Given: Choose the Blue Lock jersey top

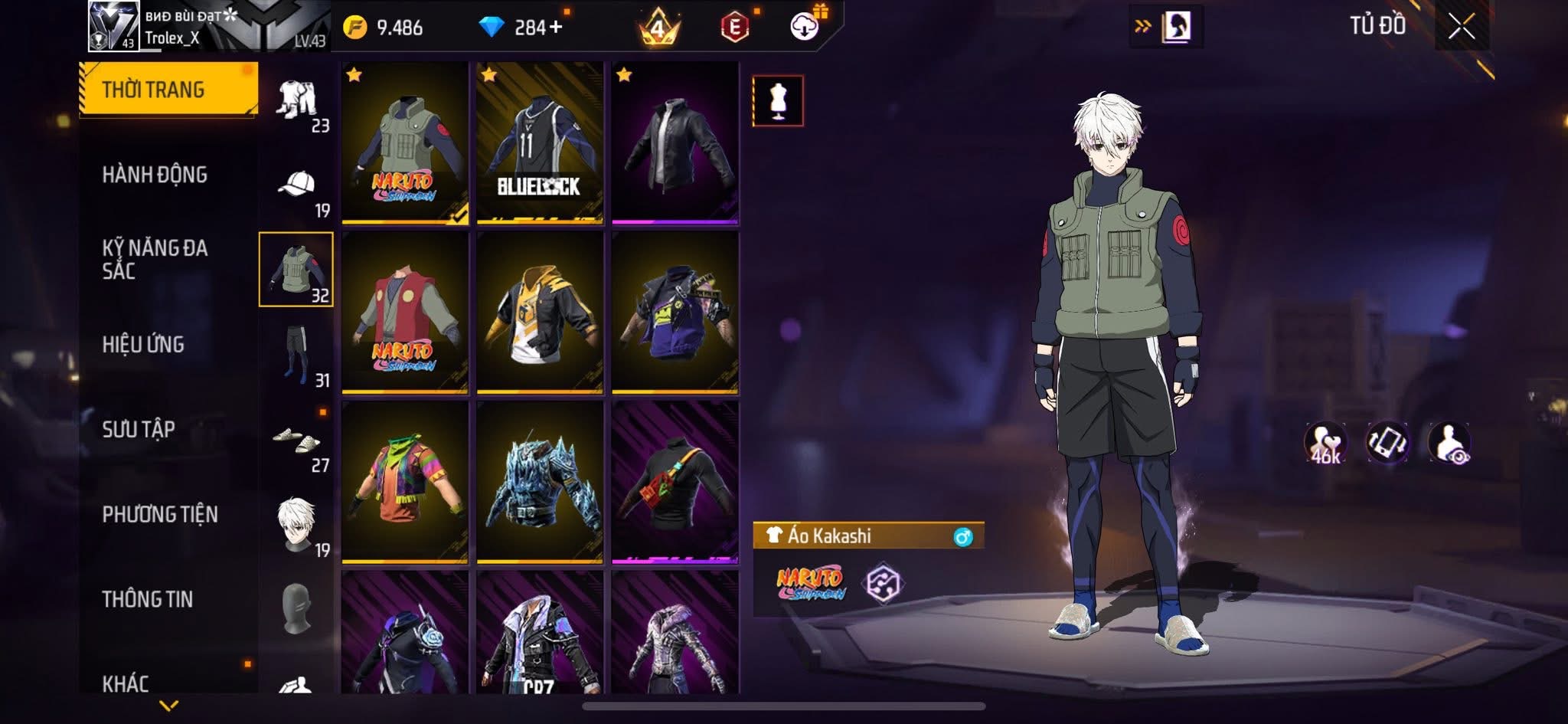Looking at the screenshot, I should [x=540, y=143].
